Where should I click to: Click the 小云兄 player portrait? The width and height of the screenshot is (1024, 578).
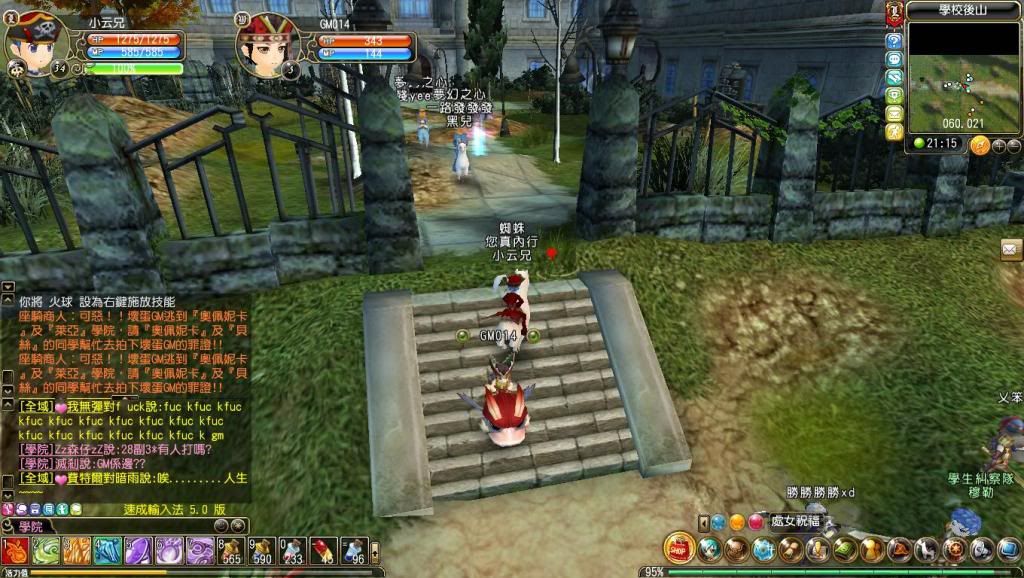click(38, 44)
